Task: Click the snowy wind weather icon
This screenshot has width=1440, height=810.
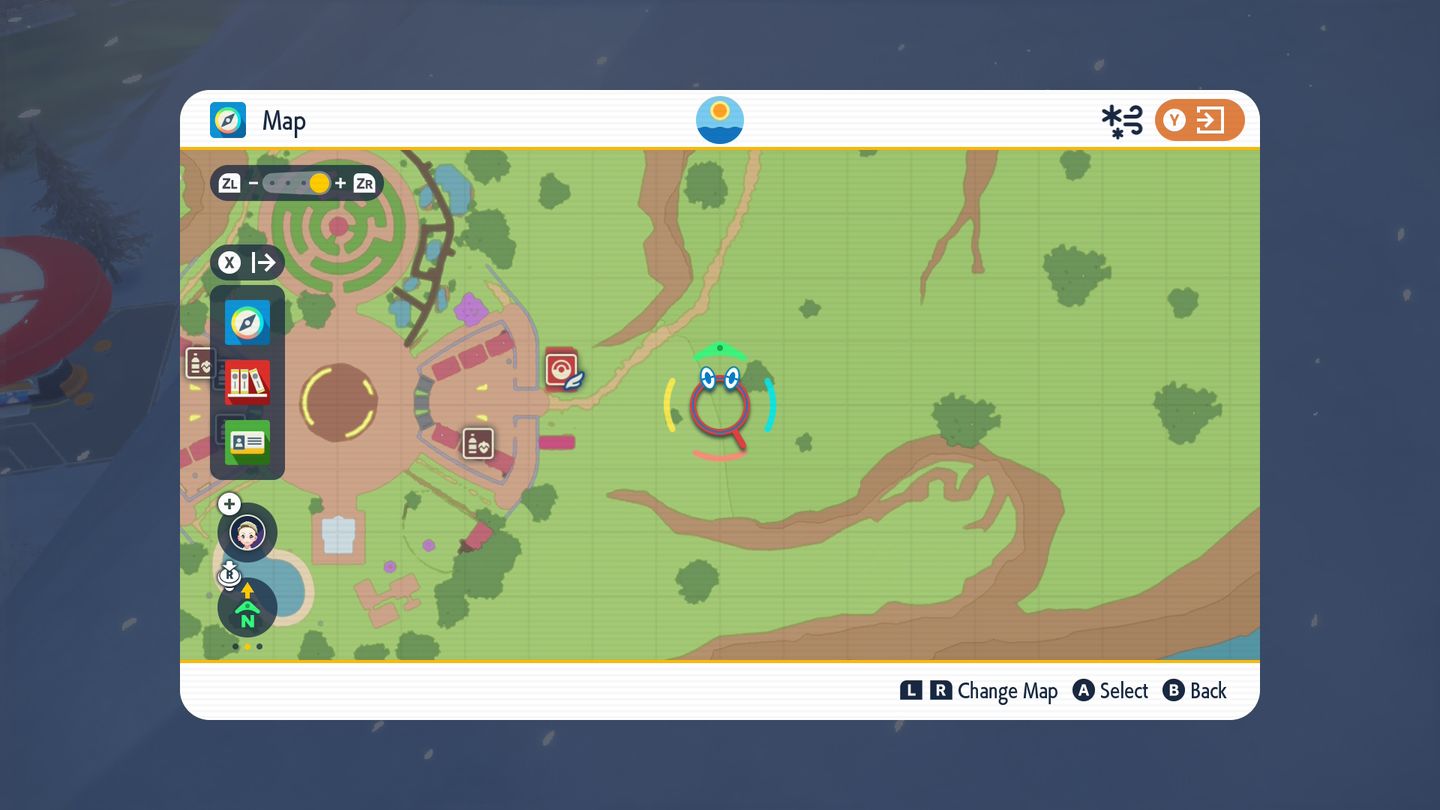Action: coord(1122,122)
